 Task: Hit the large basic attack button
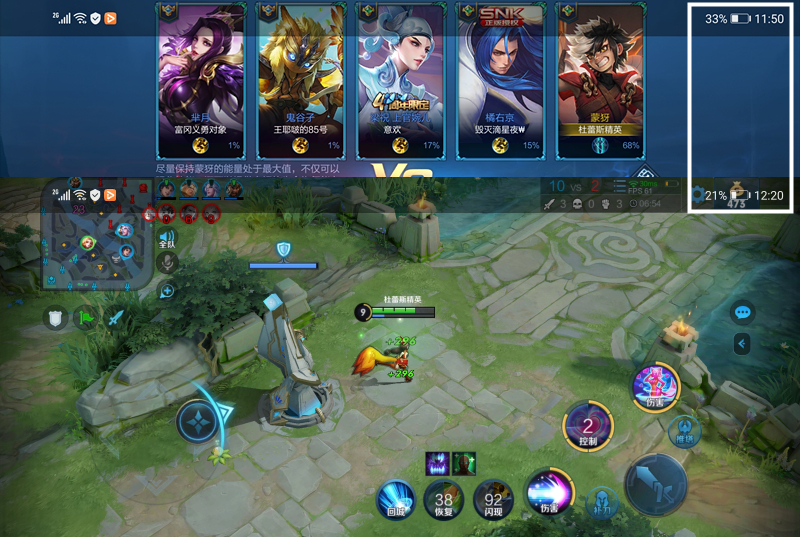click(655, 482)
